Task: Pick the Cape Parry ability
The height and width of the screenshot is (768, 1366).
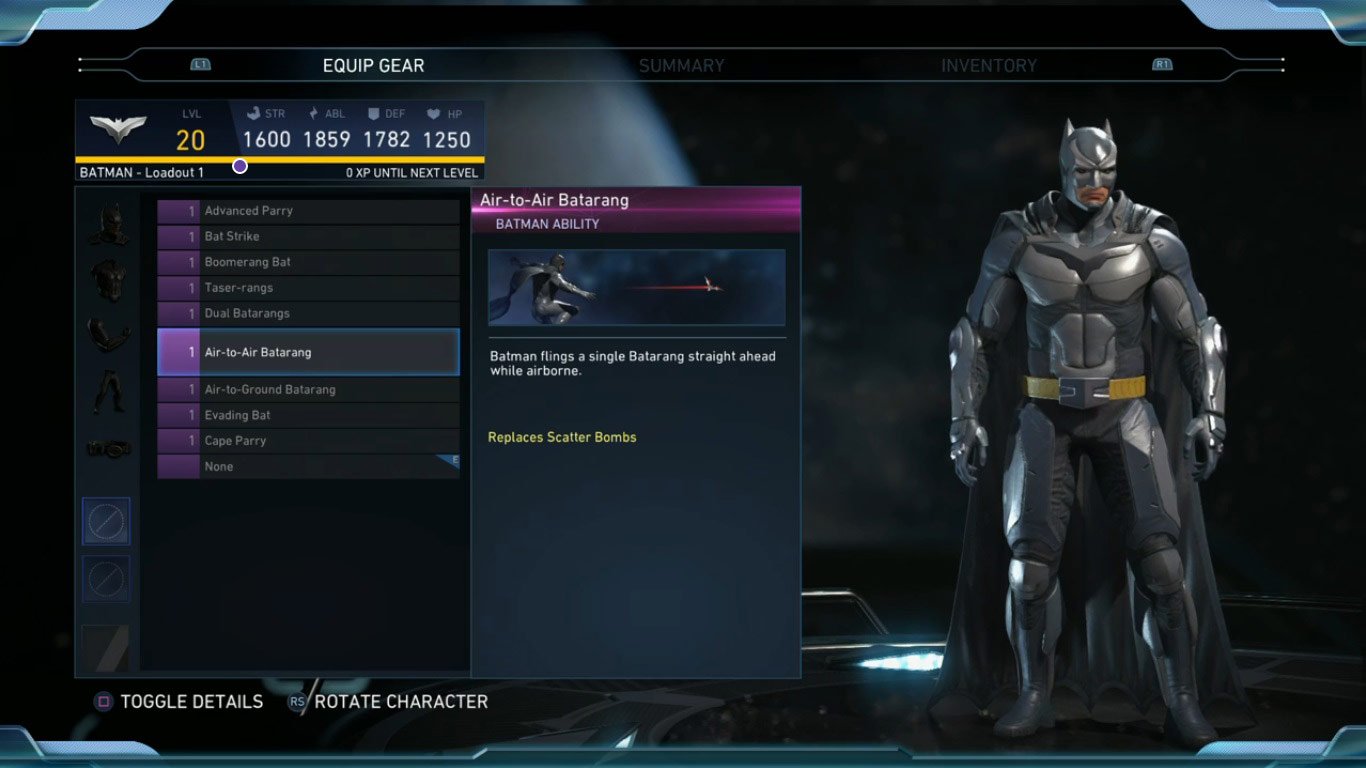Action: pyautogui.click(x=308, y=441)
